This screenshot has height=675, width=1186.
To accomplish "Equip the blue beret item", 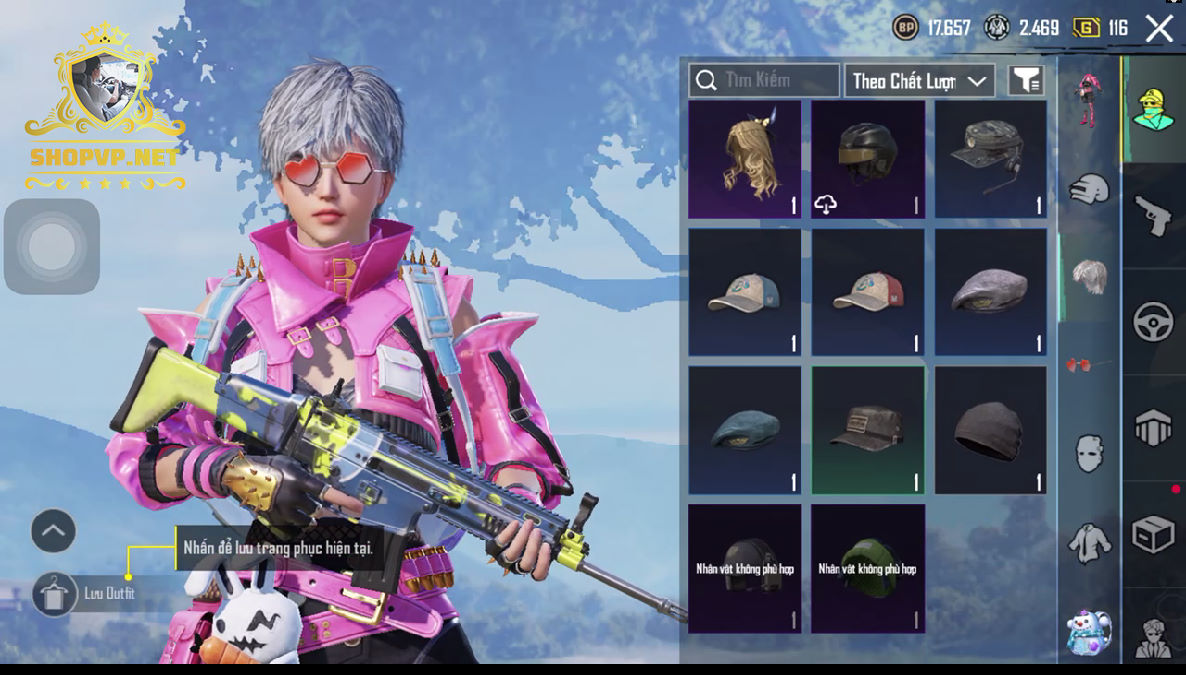I will [744, 430].
